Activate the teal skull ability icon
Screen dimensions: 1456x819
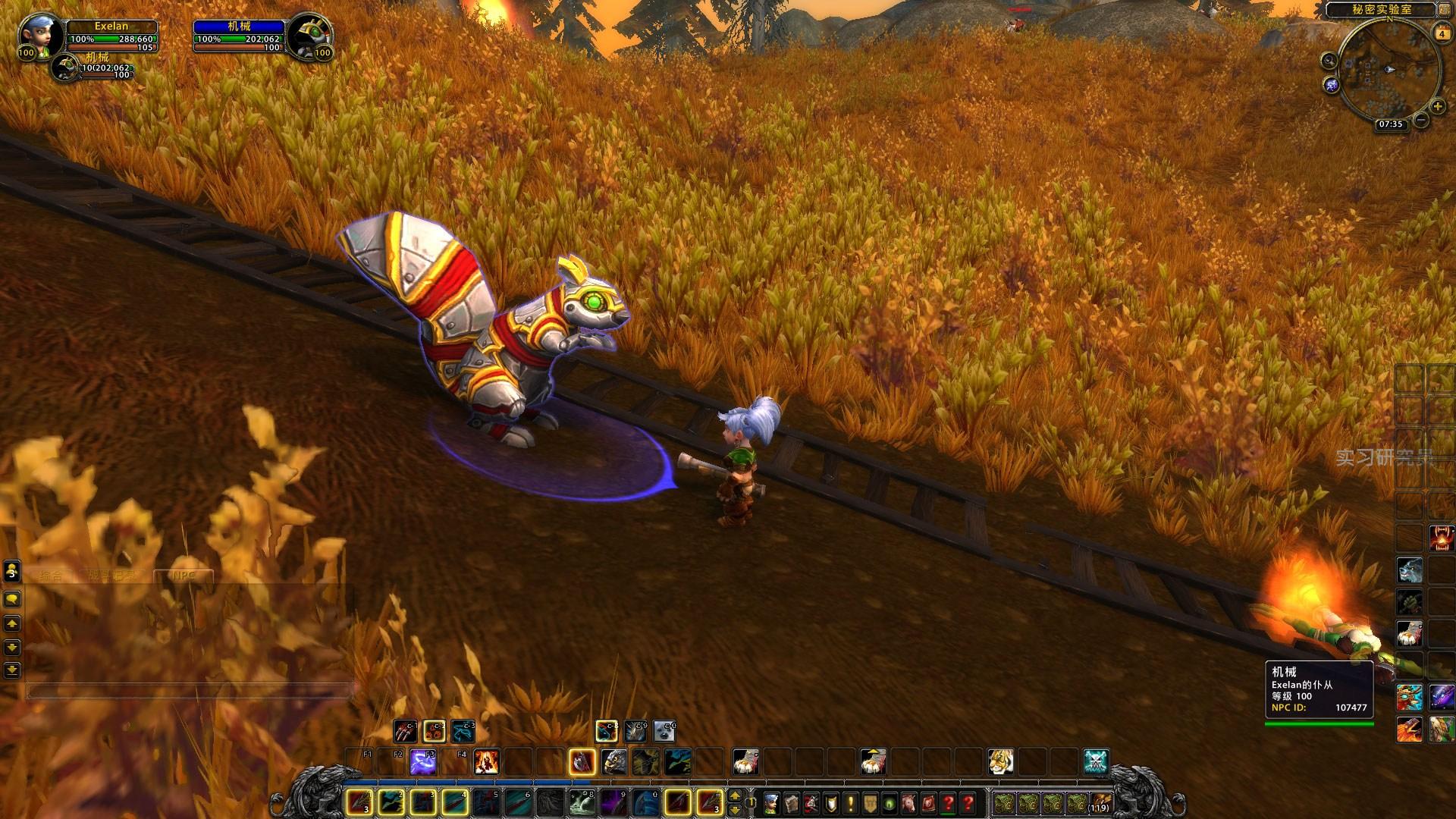1096,761
